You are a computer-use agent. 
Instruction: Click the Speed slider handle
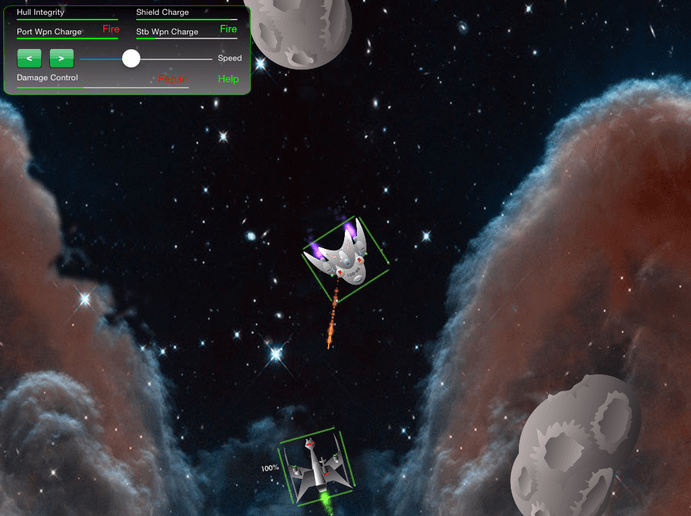click(x=131, y=58)
